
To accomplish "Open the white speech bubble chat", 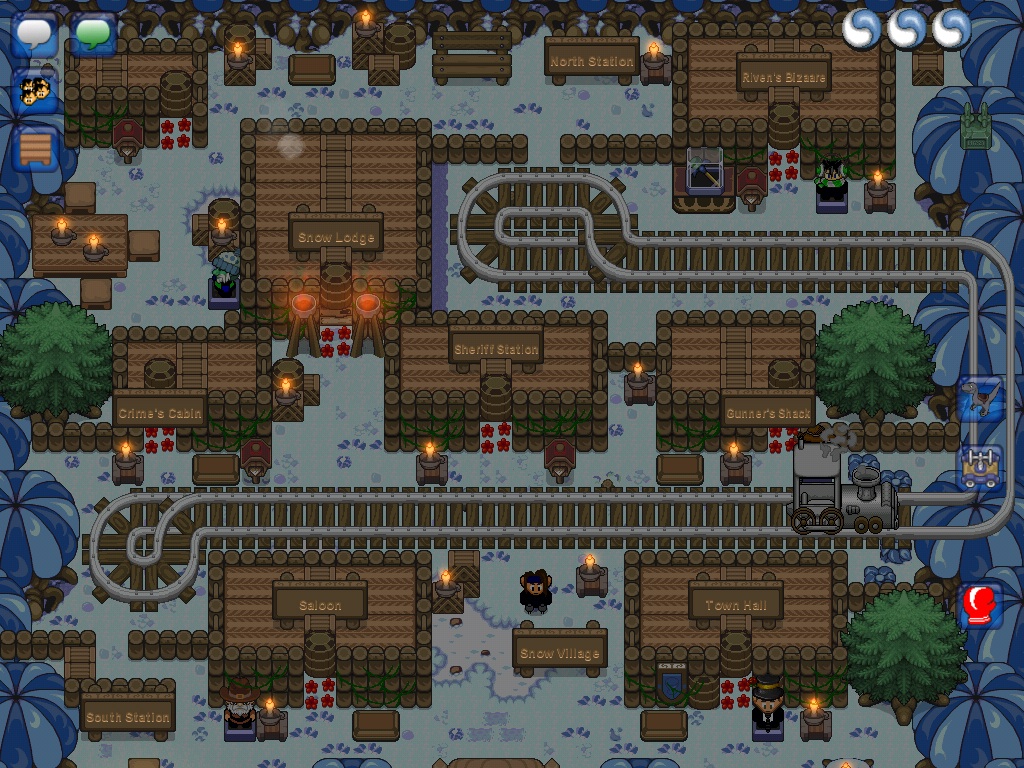I will coord(35,34).
